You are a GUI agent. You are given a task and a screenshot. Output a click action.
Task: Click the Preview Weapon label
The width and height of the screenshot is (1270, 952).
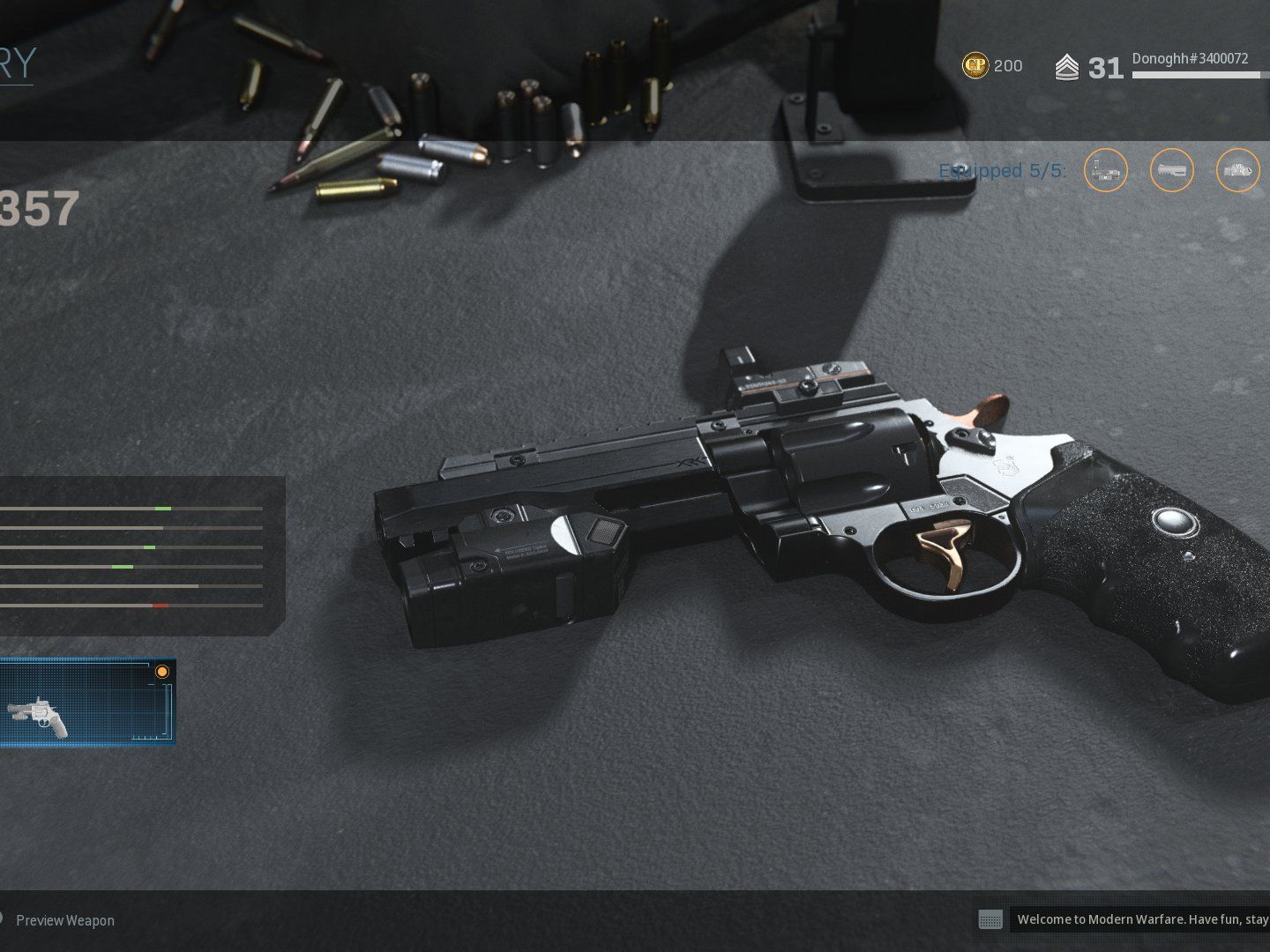[65, 920]
